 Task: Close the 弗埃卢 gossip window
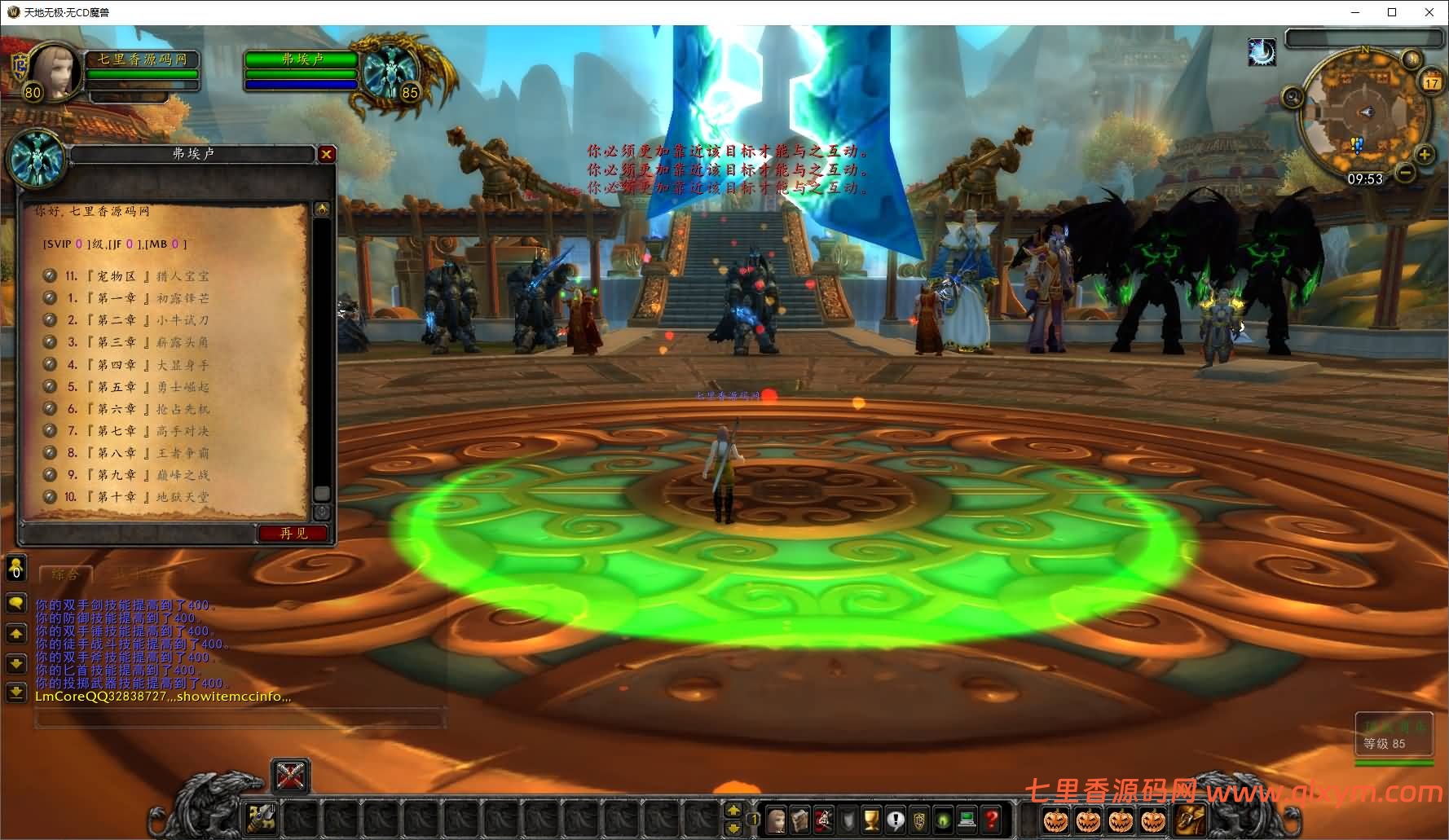tap(326, 154)
